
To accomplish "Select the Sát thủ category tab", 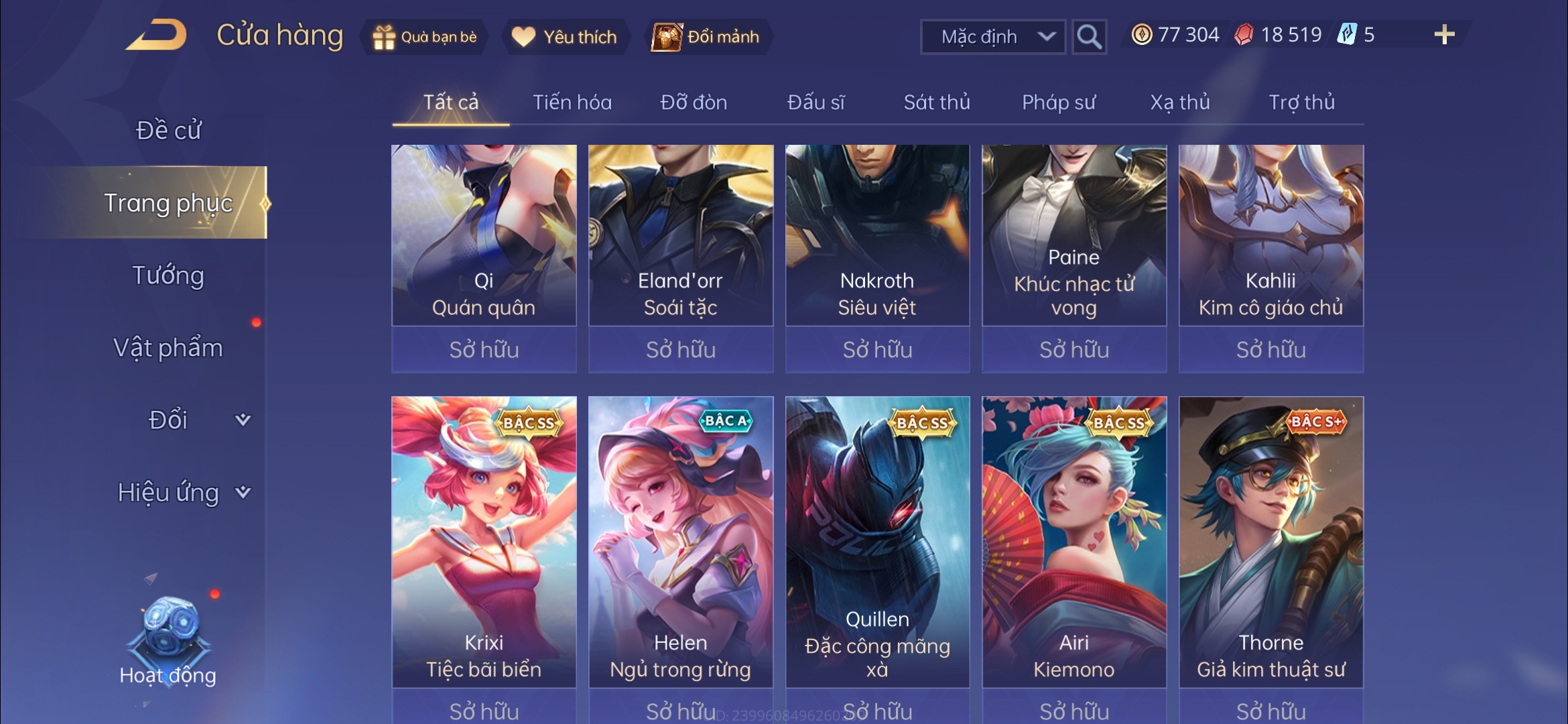I will pyautogui.click(x=937, y=103).
